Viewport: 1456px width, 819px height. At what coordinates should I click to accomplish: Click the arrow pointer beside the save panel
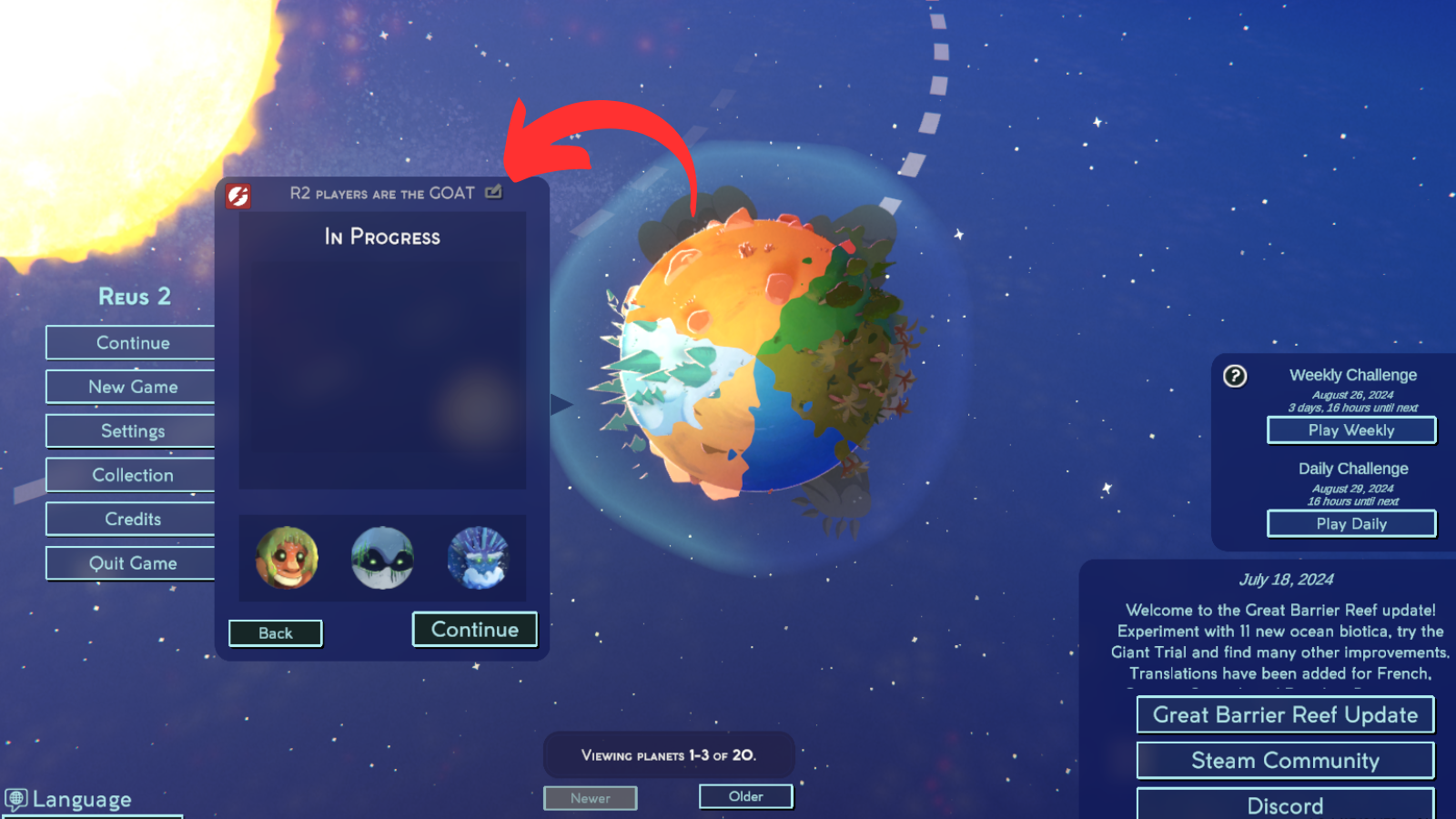pos(562,403)
